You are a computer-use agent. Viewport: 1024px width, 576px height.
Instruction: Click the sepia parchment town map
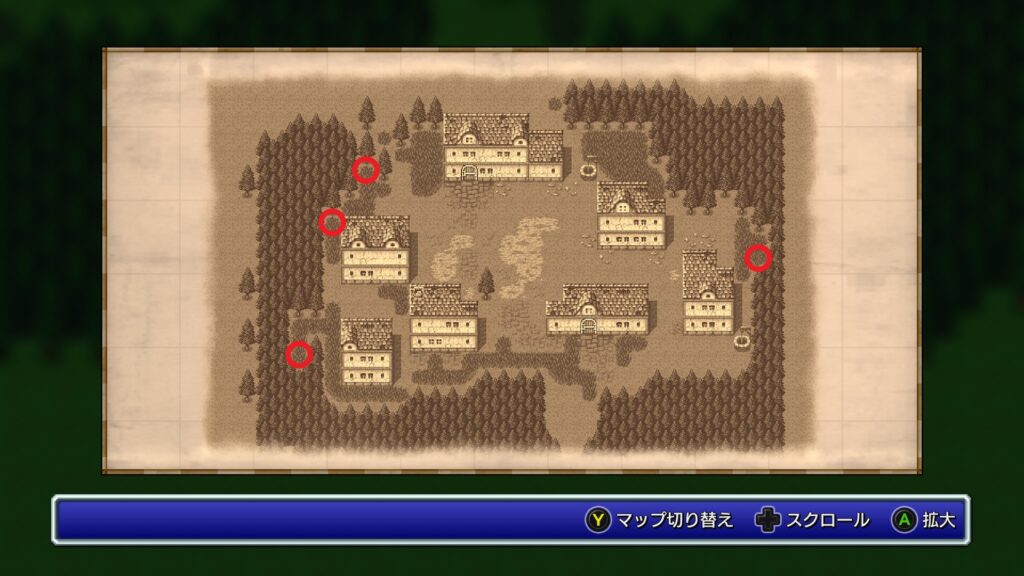click(511, 260)
